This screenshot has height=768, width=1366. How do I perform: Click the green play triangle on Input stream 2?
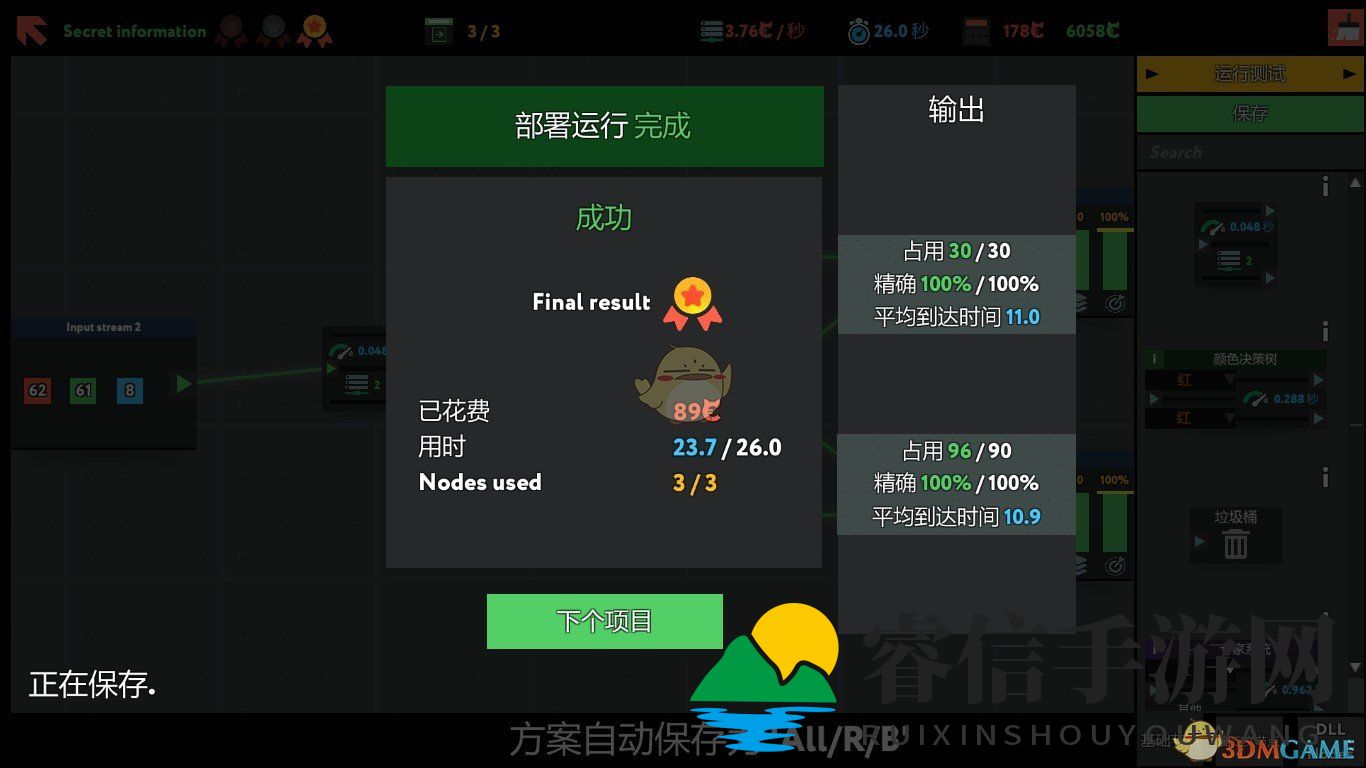(181, 382)
